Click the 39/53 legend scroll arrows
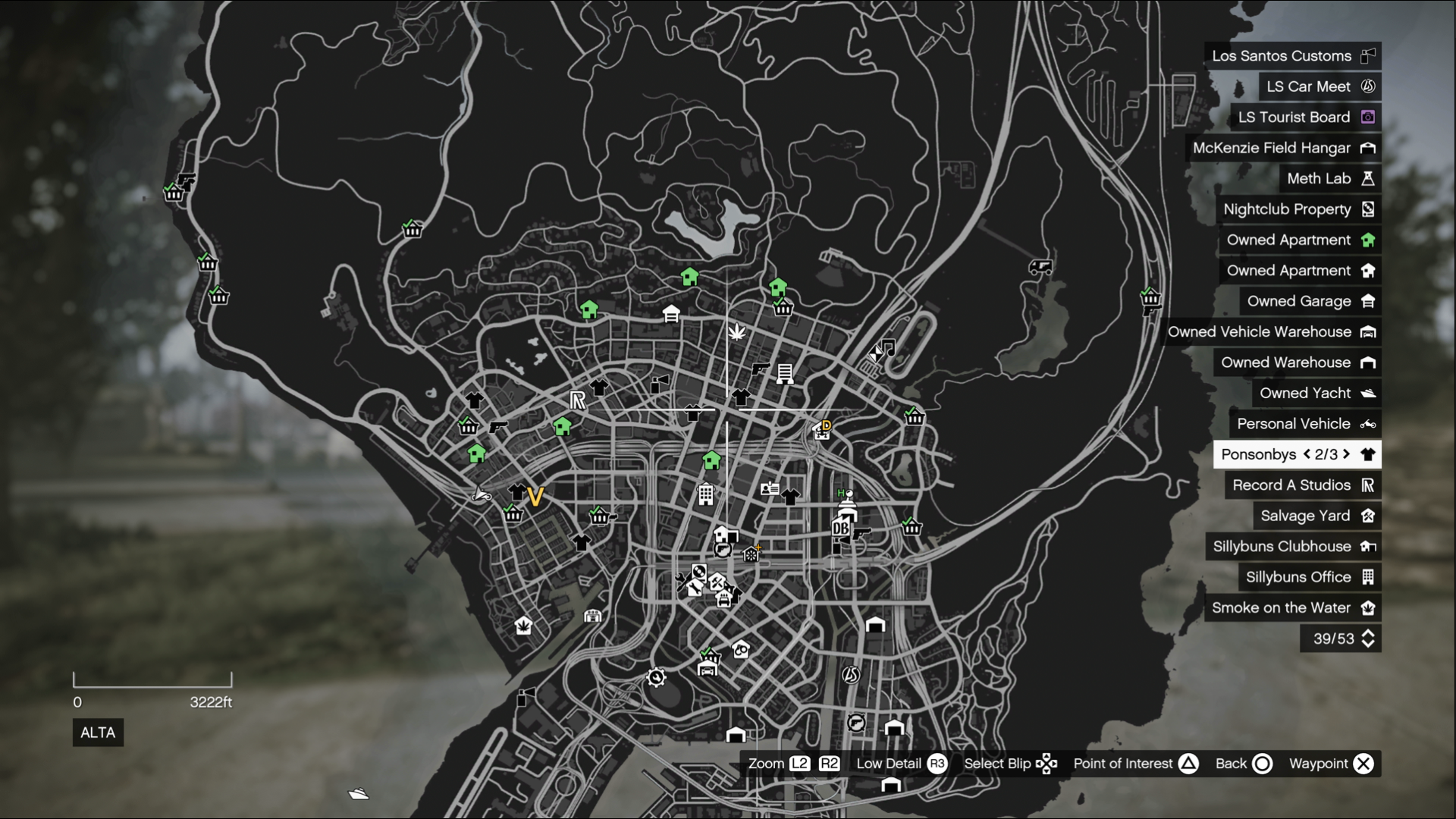The image size is (1456, 819). (x=1368, y=639)
